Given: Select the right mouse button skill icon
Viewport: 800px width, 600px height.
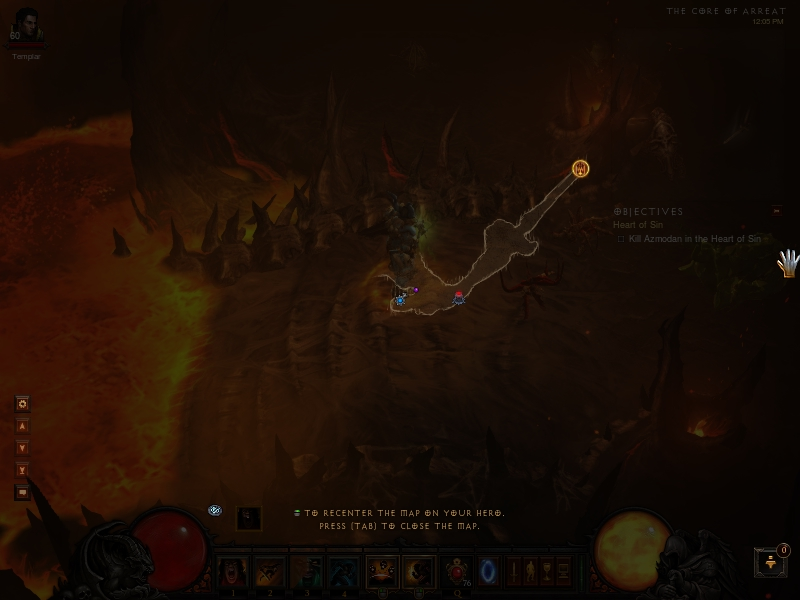Looking at the screenshot, I should point(419,572).
